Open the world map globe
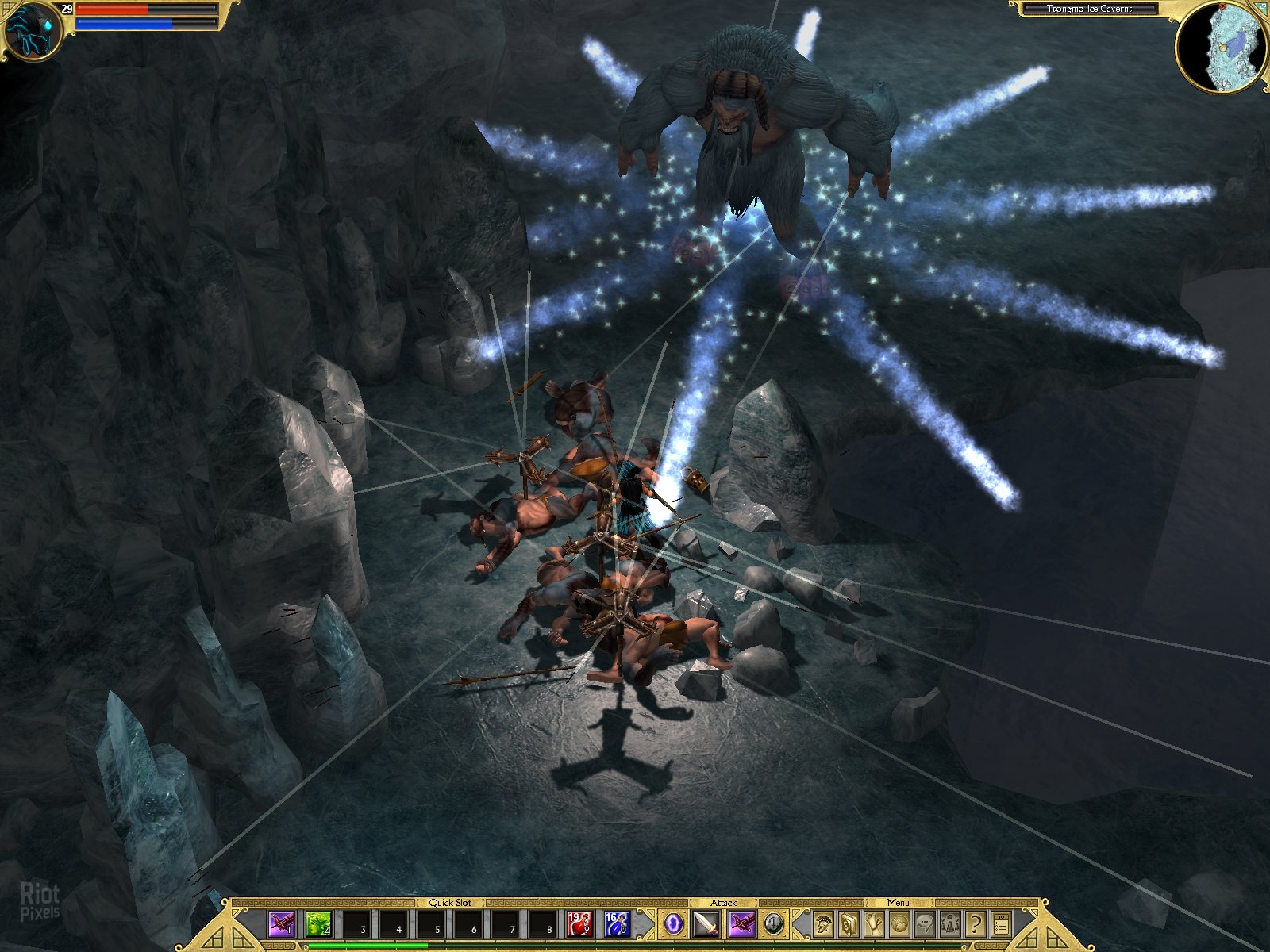 899,923
